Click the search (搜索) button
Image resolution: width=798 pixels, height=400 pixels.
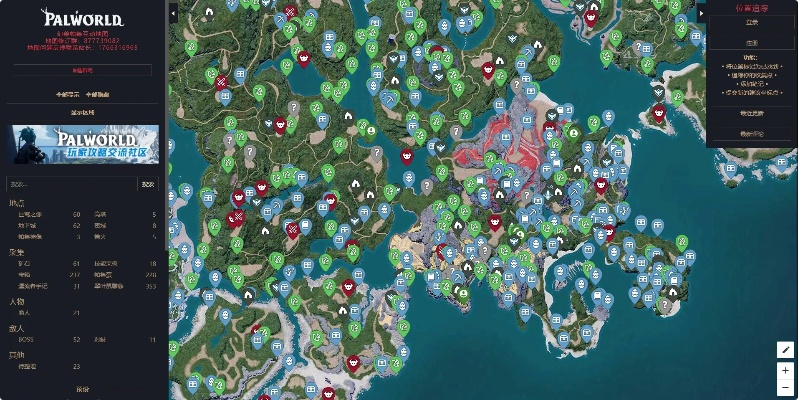coord(148,184)
